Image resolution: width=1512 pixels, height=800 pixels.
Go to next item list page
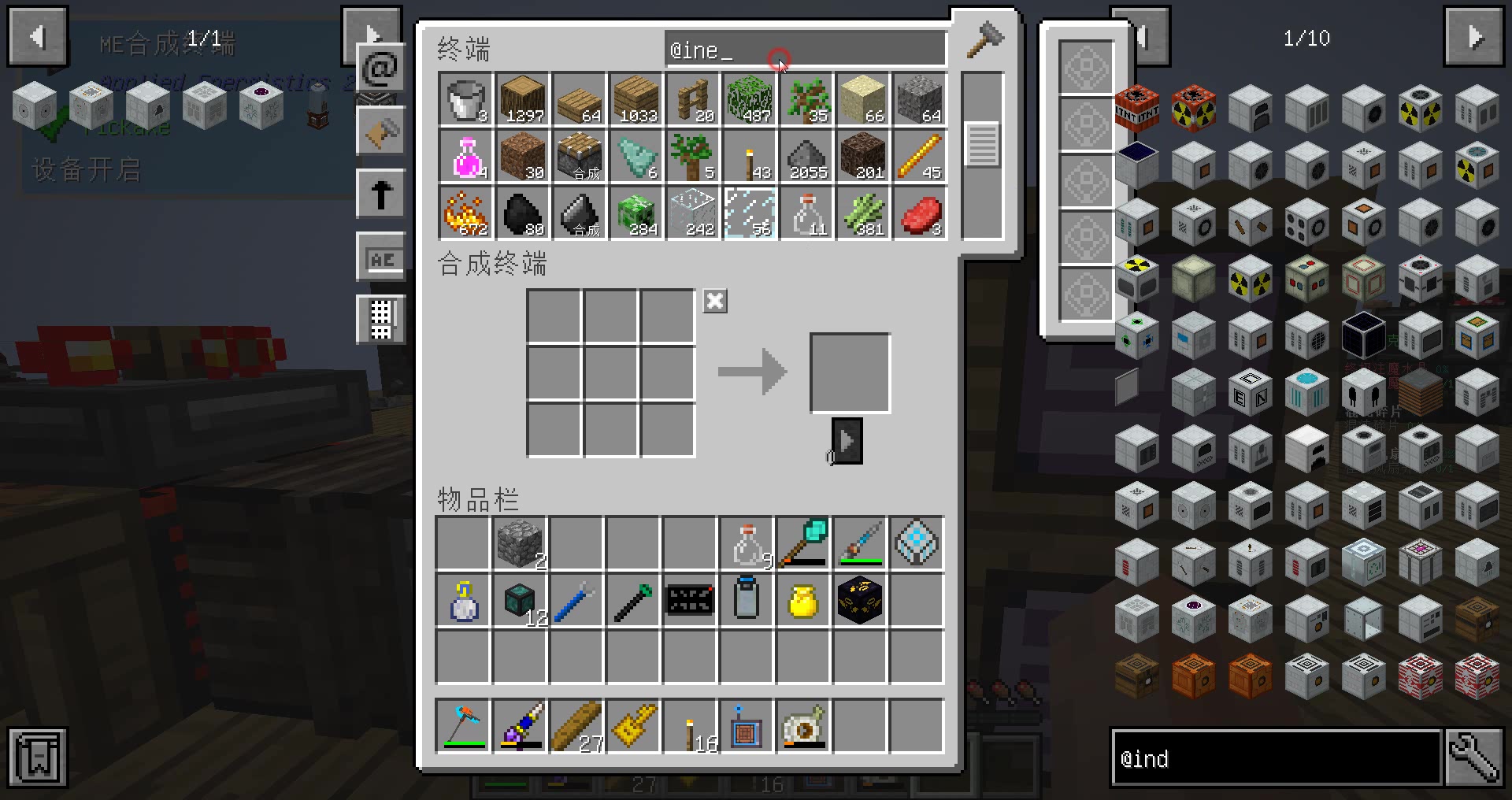pyautogui.click(x=1473, y=37)
